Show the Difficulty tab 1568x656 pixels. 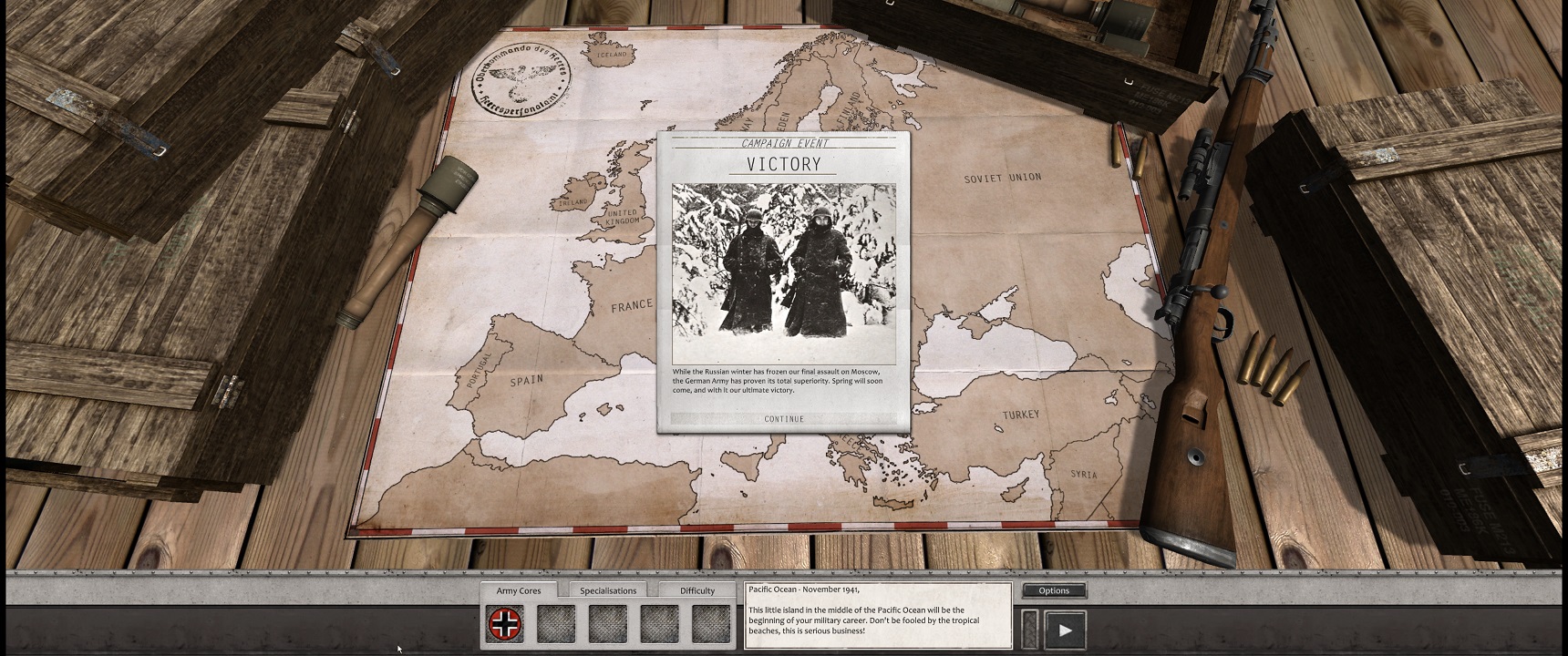click(x=697, y=590)
